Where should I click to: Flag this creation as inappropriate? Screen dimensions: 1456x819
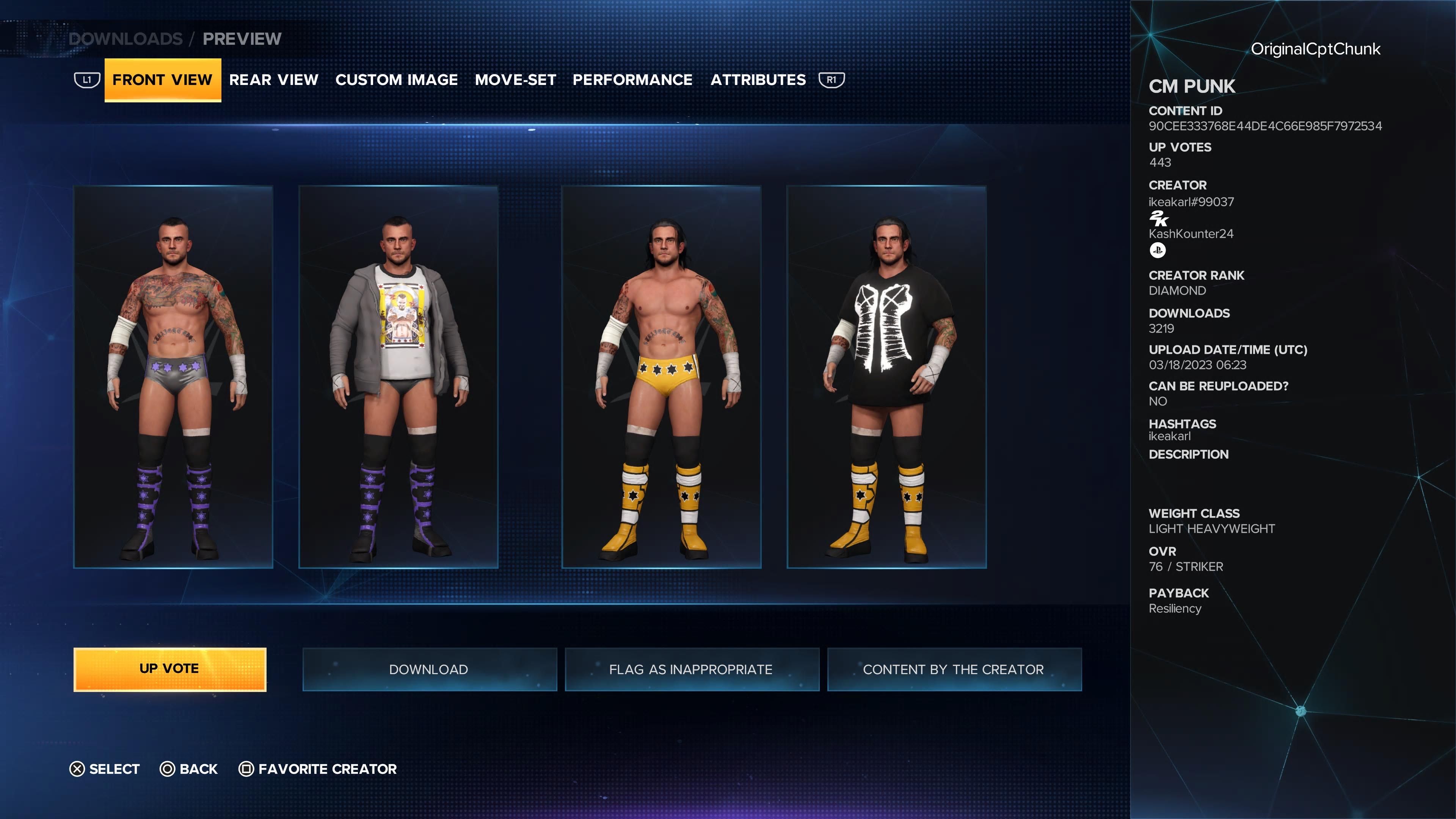691,669
